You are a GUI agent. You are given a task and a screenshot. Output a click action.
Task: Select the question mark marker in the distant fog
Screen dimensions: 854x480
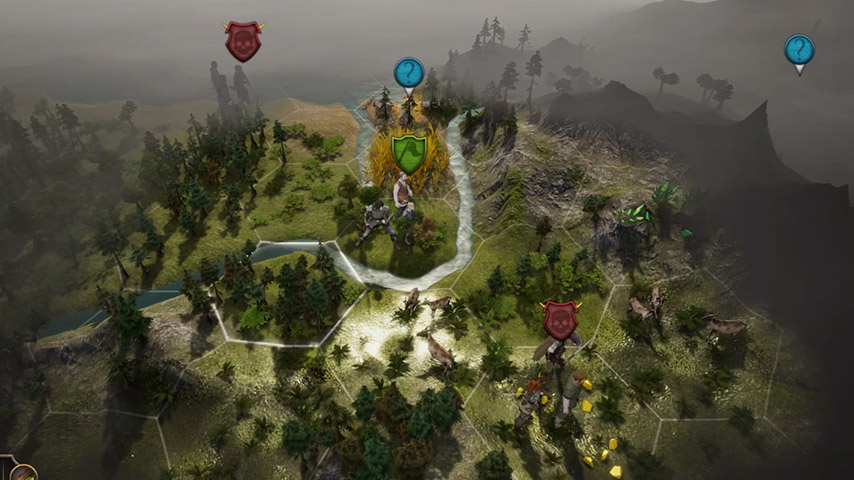[798, 50]
